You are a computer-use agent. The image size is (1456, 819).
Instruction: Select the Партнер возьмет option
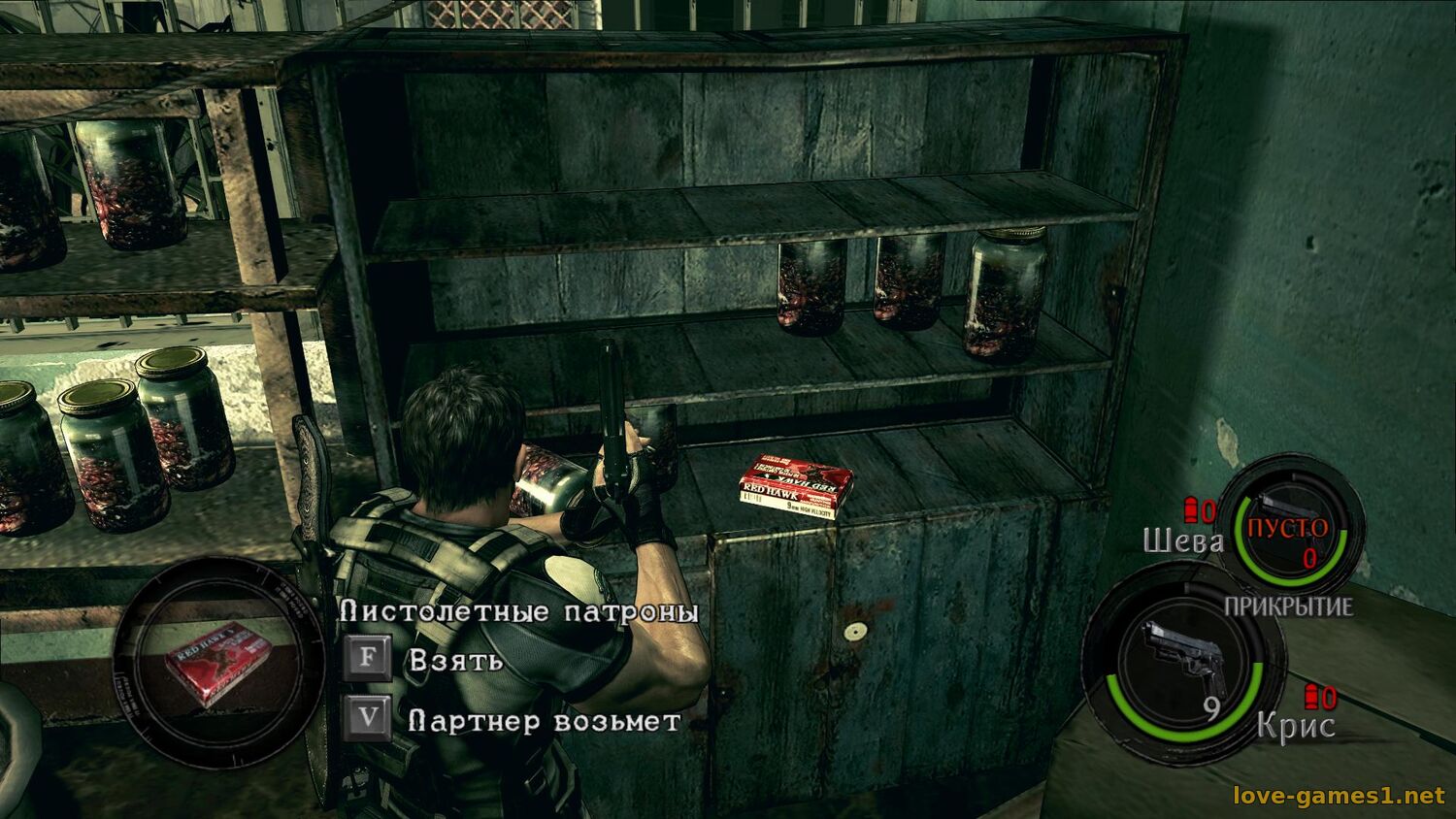pyautogui.click(x=544, y=722)
